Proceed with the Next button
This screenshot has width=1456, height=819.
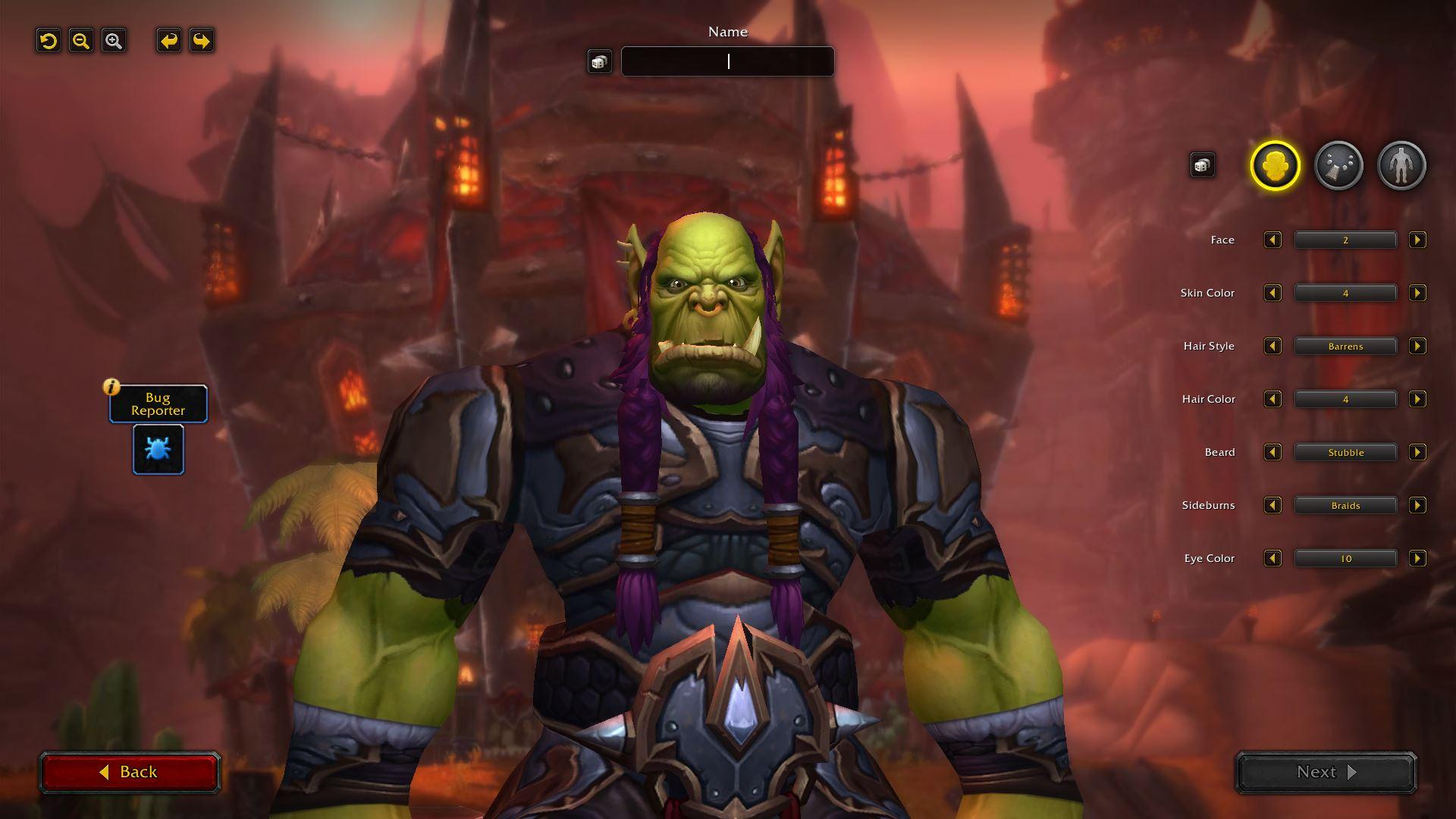(1326, 772)
